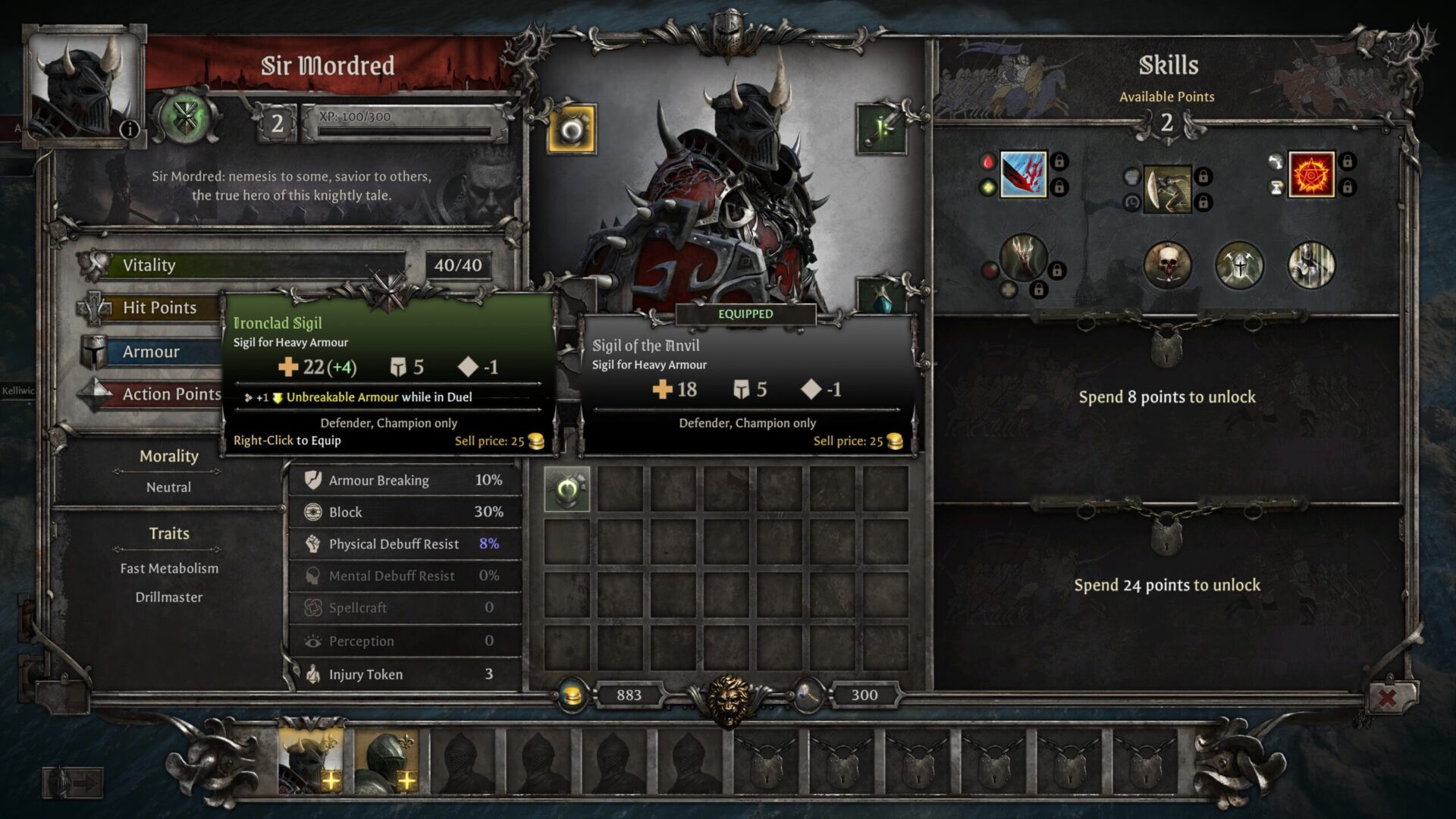Click the green sword weapon slot
The image size is (1456, 819).
pos(882,129)
